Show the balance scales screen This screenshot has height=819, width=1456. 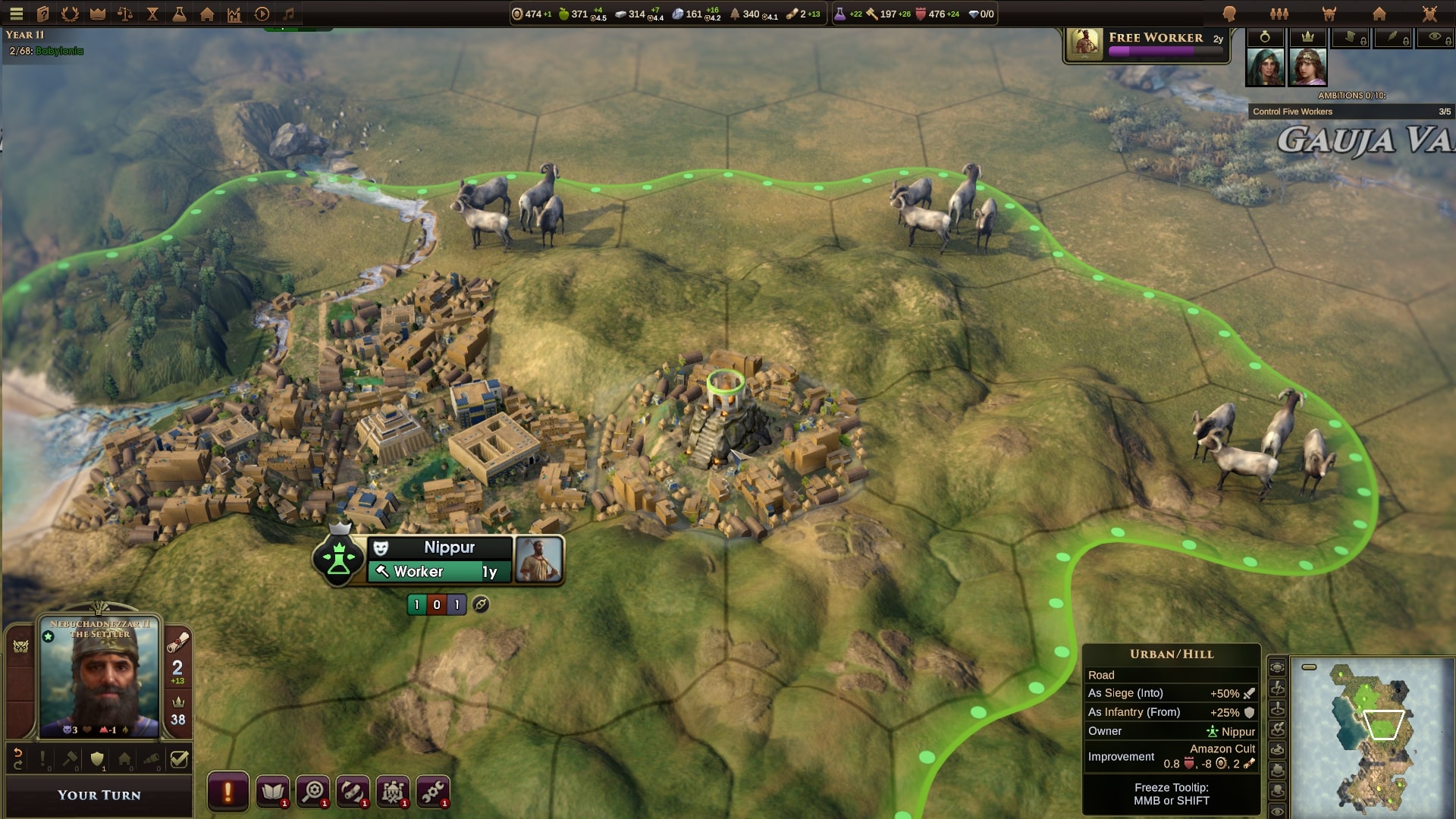(125, 14)
